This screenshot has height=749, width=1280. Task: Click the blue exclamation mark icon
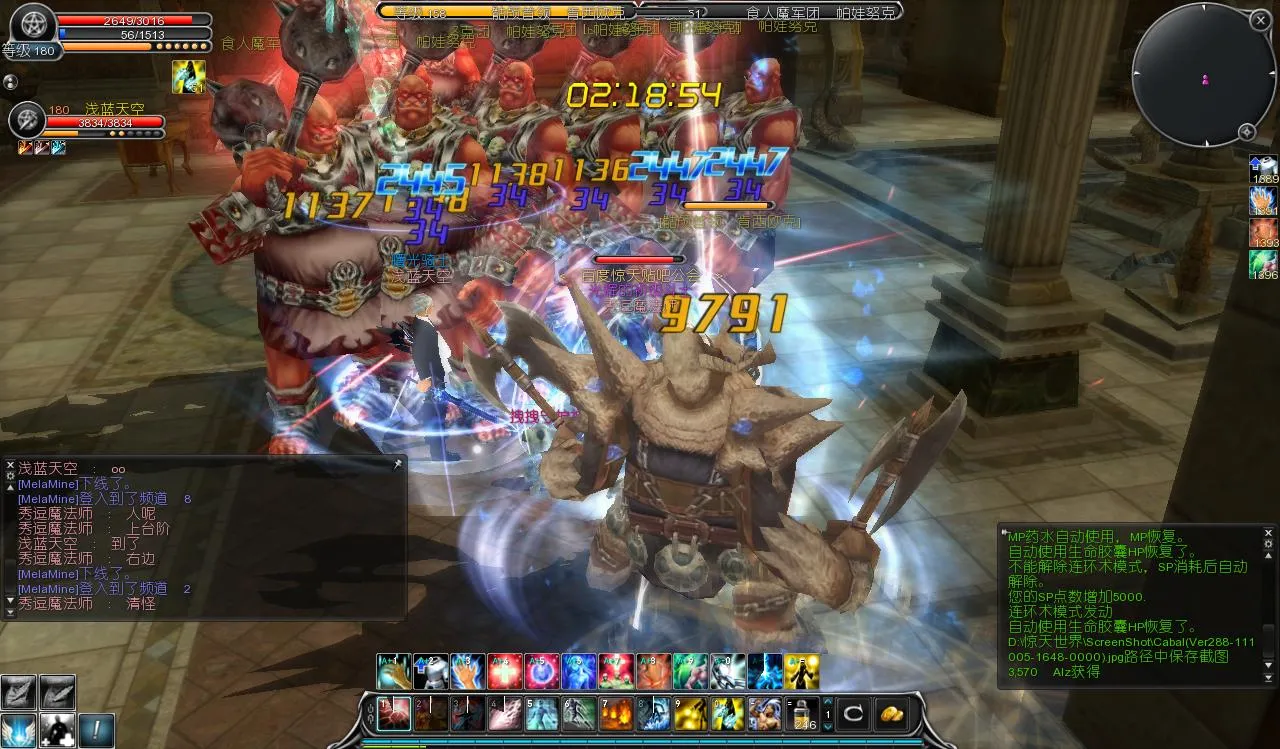[x=96, y=729]
